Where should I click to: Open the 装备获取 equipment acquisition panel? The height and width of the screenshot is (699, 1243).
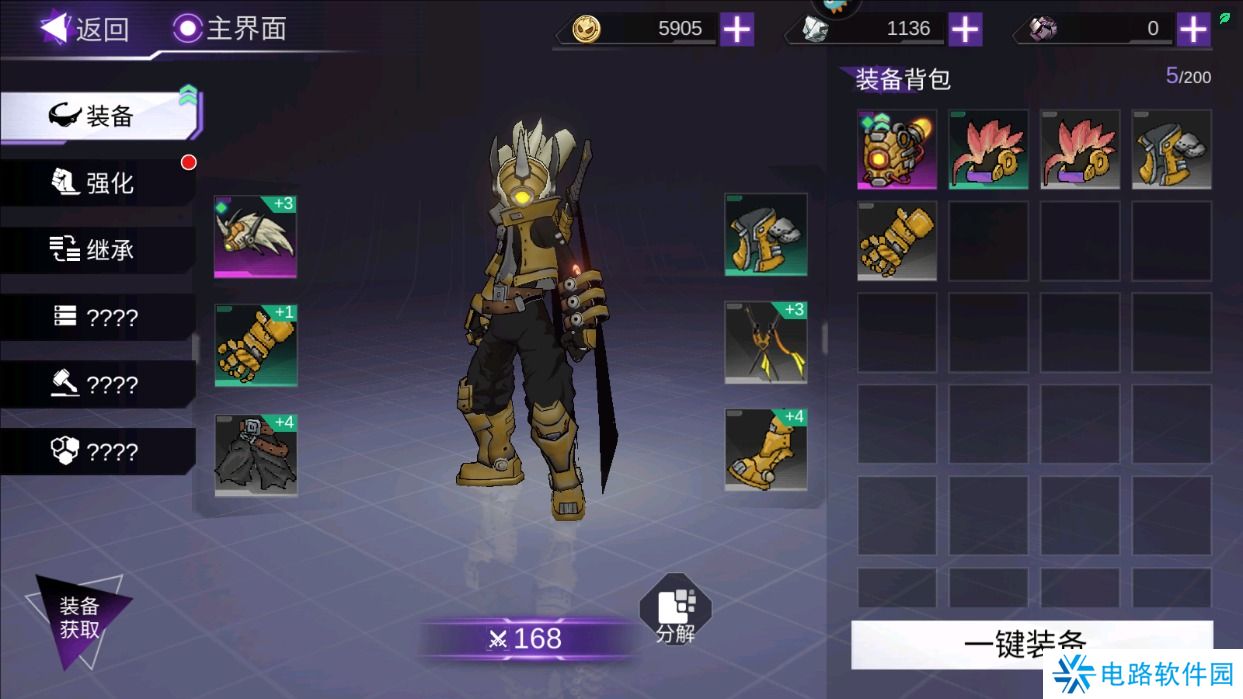point(79,618)
